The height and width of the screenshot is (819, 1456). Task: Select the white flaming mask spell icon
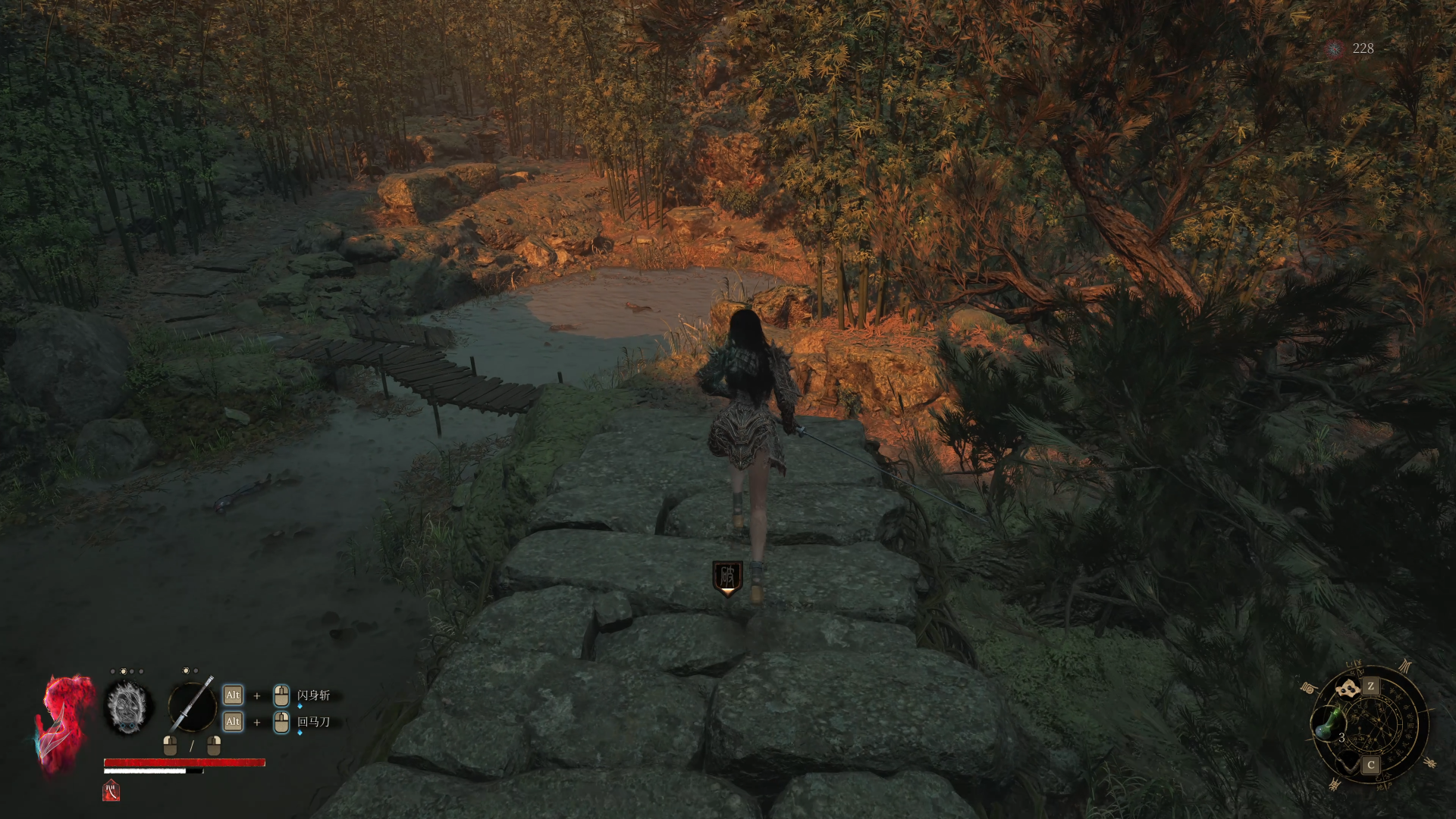point(128,706)
